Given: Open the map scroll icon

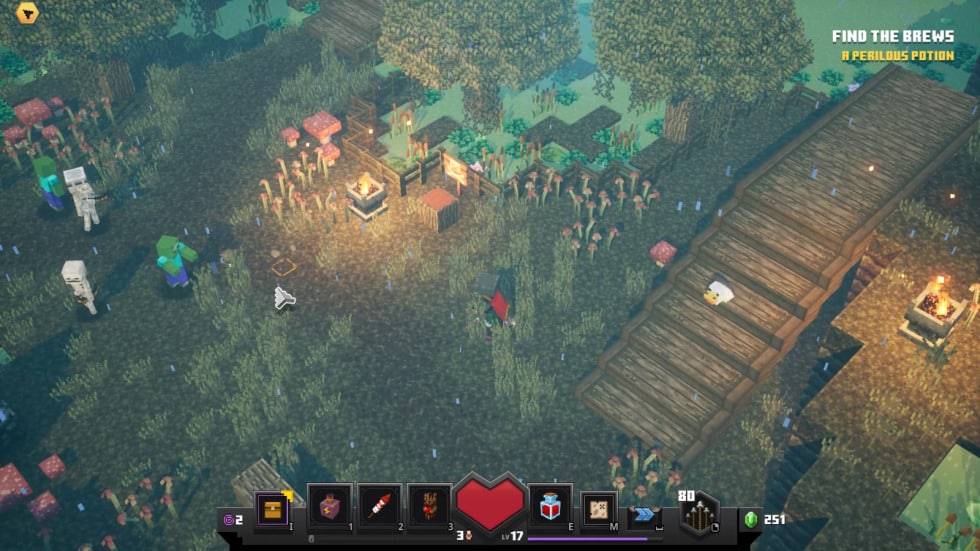Looking at the screenshot, I should coord(600,507).
